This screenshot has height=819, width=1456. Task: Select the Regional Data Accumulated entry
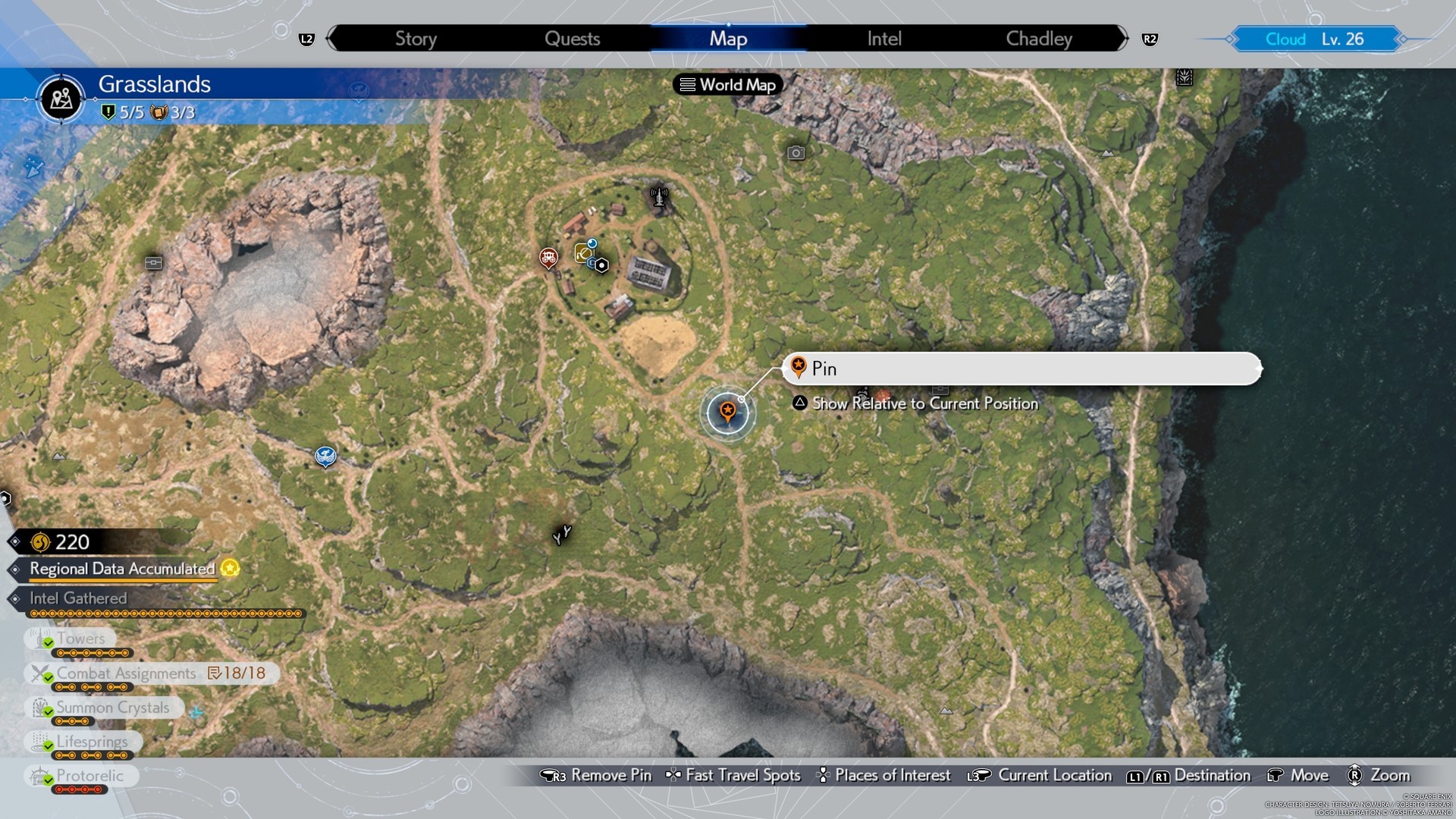[123, 569]
